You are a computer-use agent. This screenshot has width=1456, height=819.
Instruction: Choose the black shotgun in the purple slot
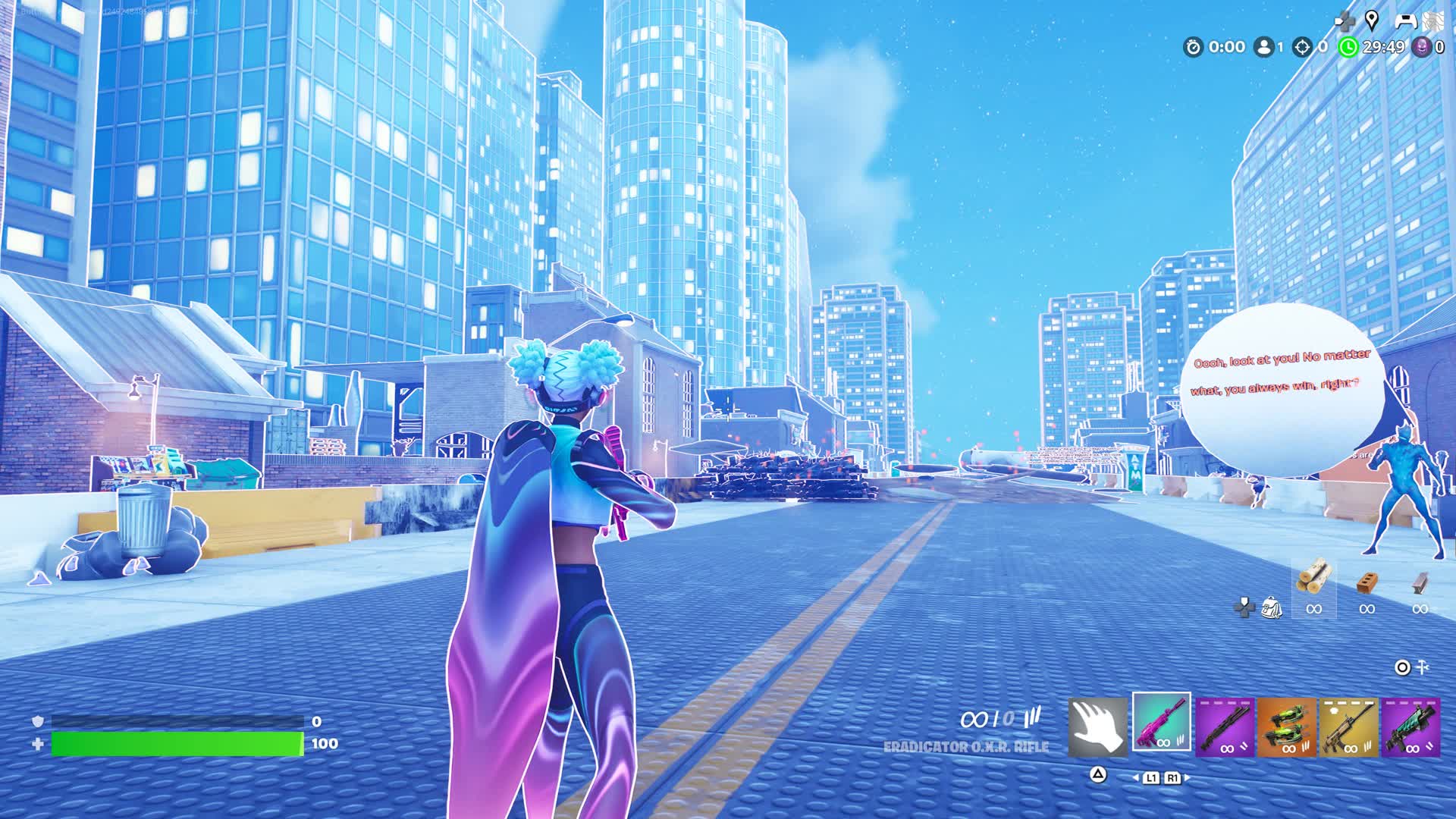click(1225, 728)
